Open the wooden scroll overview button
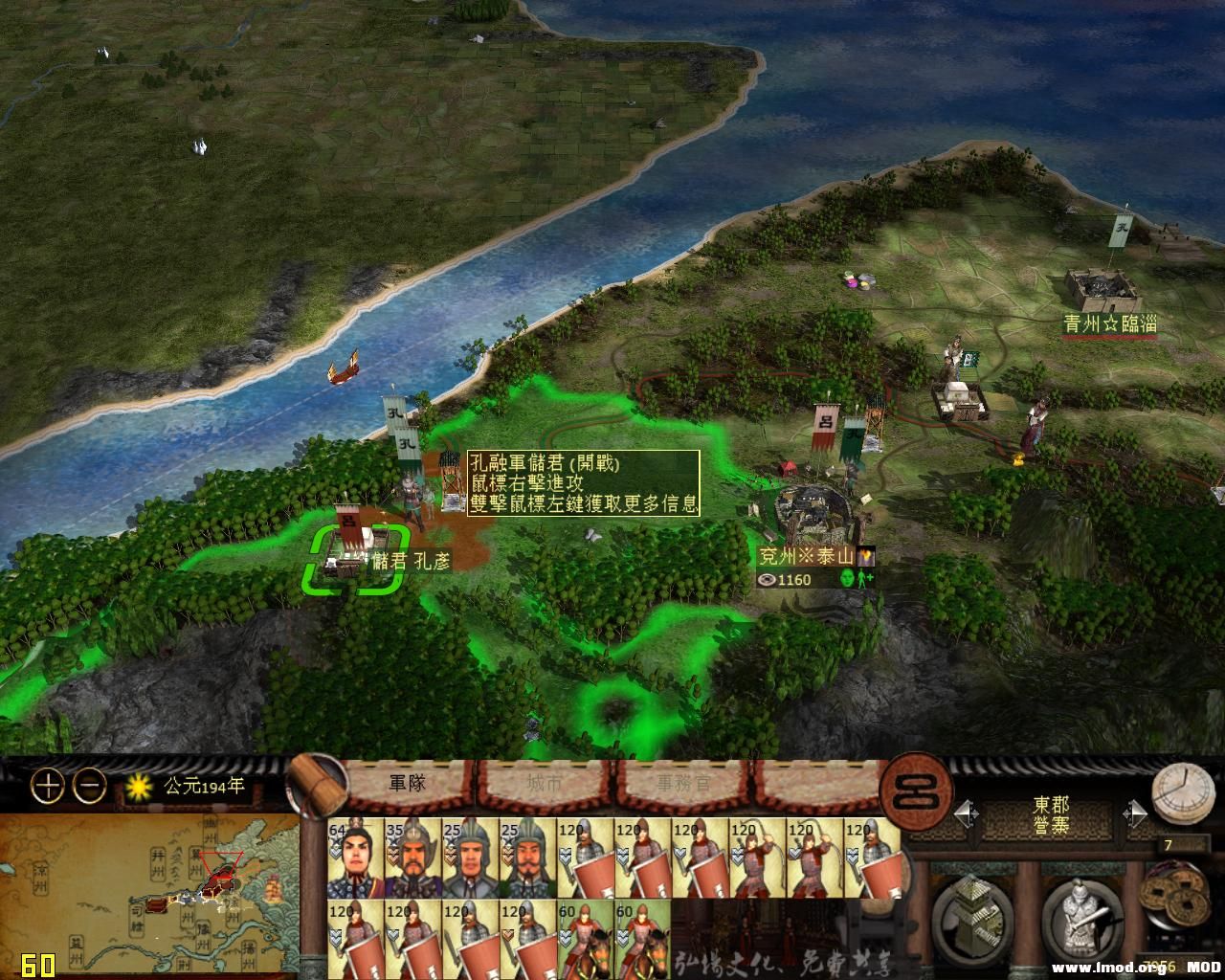Image resolution: width=1225 pixels, height=980 pixels. (x=317, y=787)
